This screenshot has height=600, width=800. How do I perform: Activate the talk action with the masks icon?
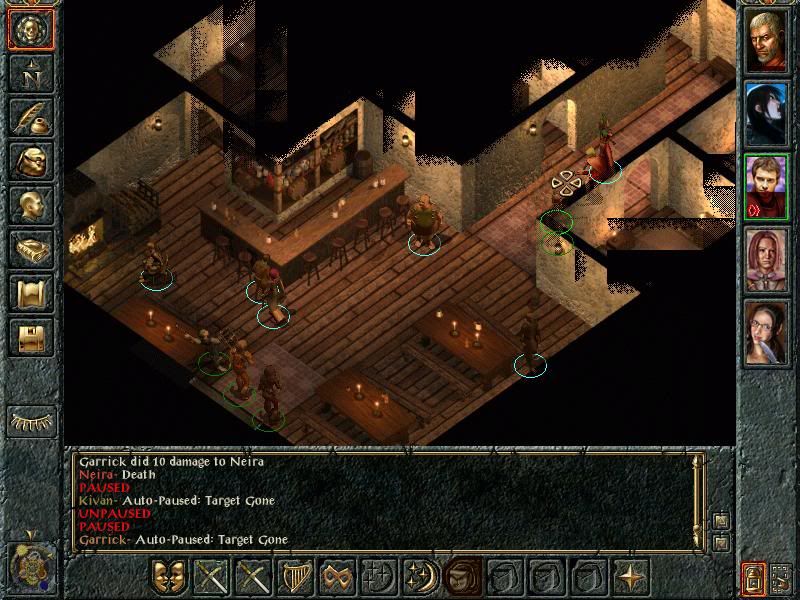point(169,577)
